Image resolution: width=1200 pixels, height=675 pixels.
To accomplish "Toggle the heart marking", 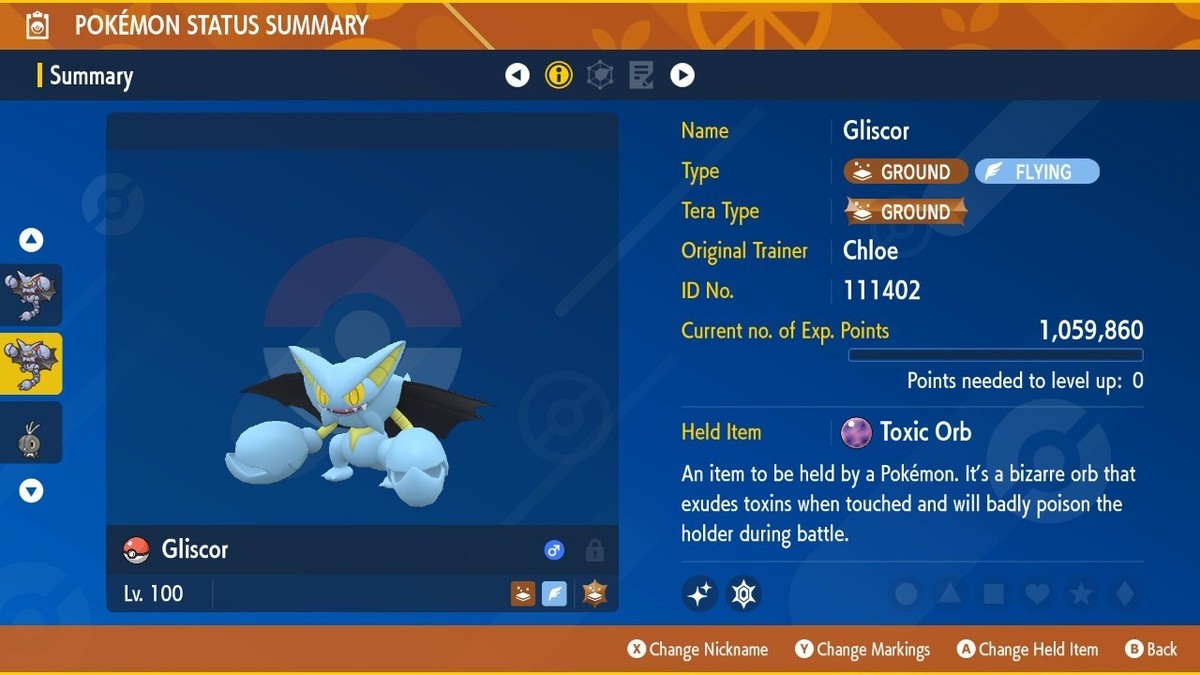I will pos(1037,594).
